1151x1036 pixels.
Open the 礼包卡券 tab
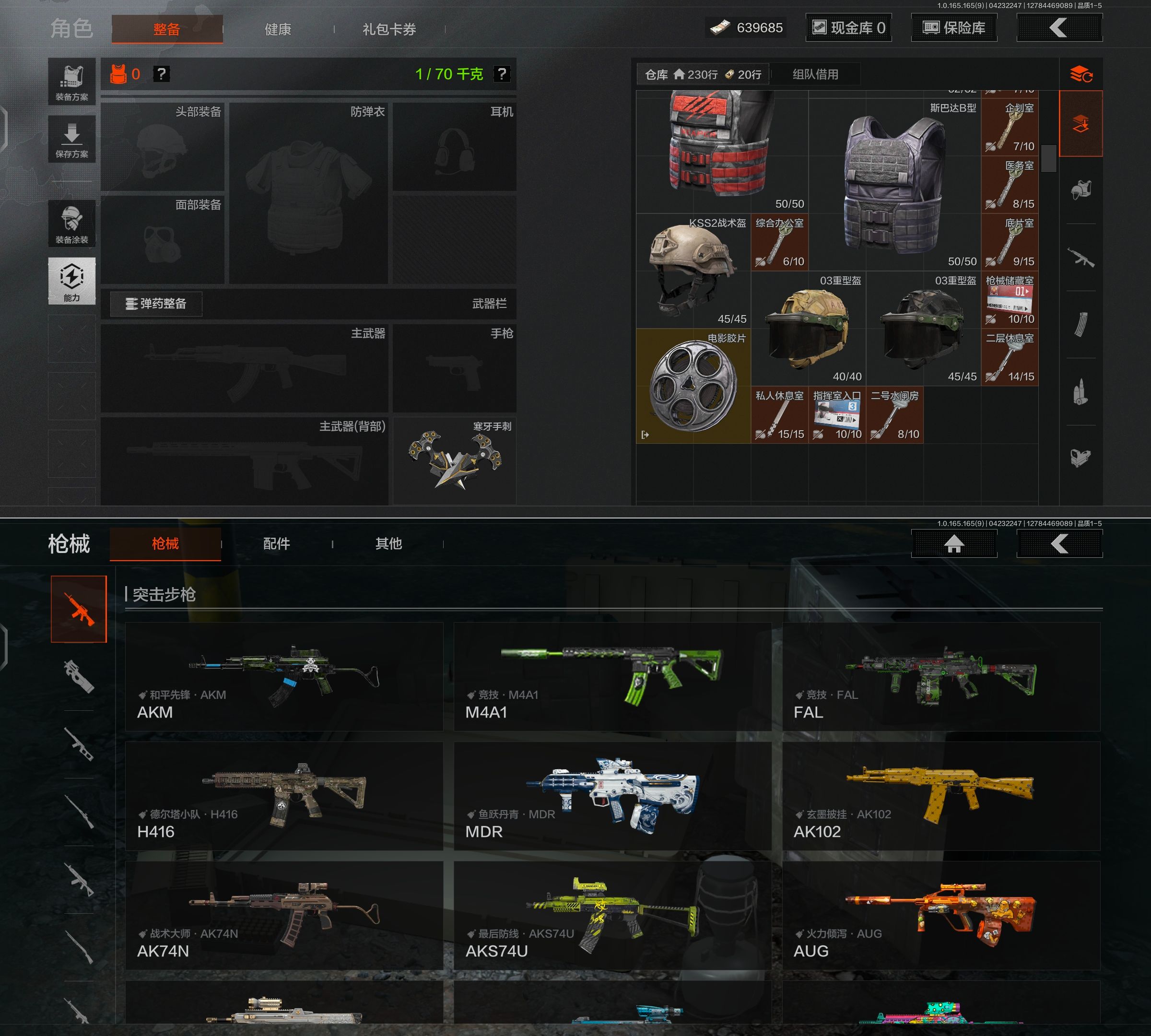coord(389,29)
